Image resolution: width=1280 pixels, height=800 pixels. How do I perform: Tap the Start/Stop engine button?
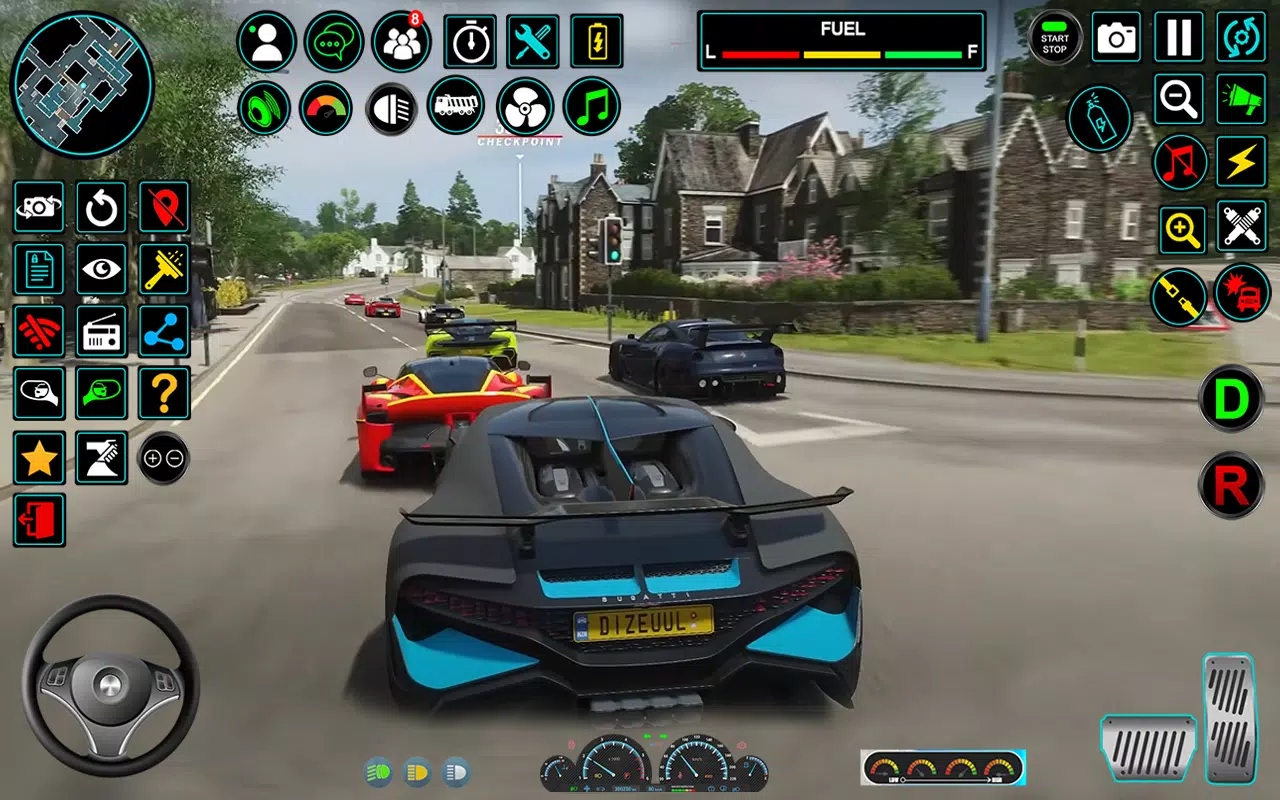point(1055,38)
